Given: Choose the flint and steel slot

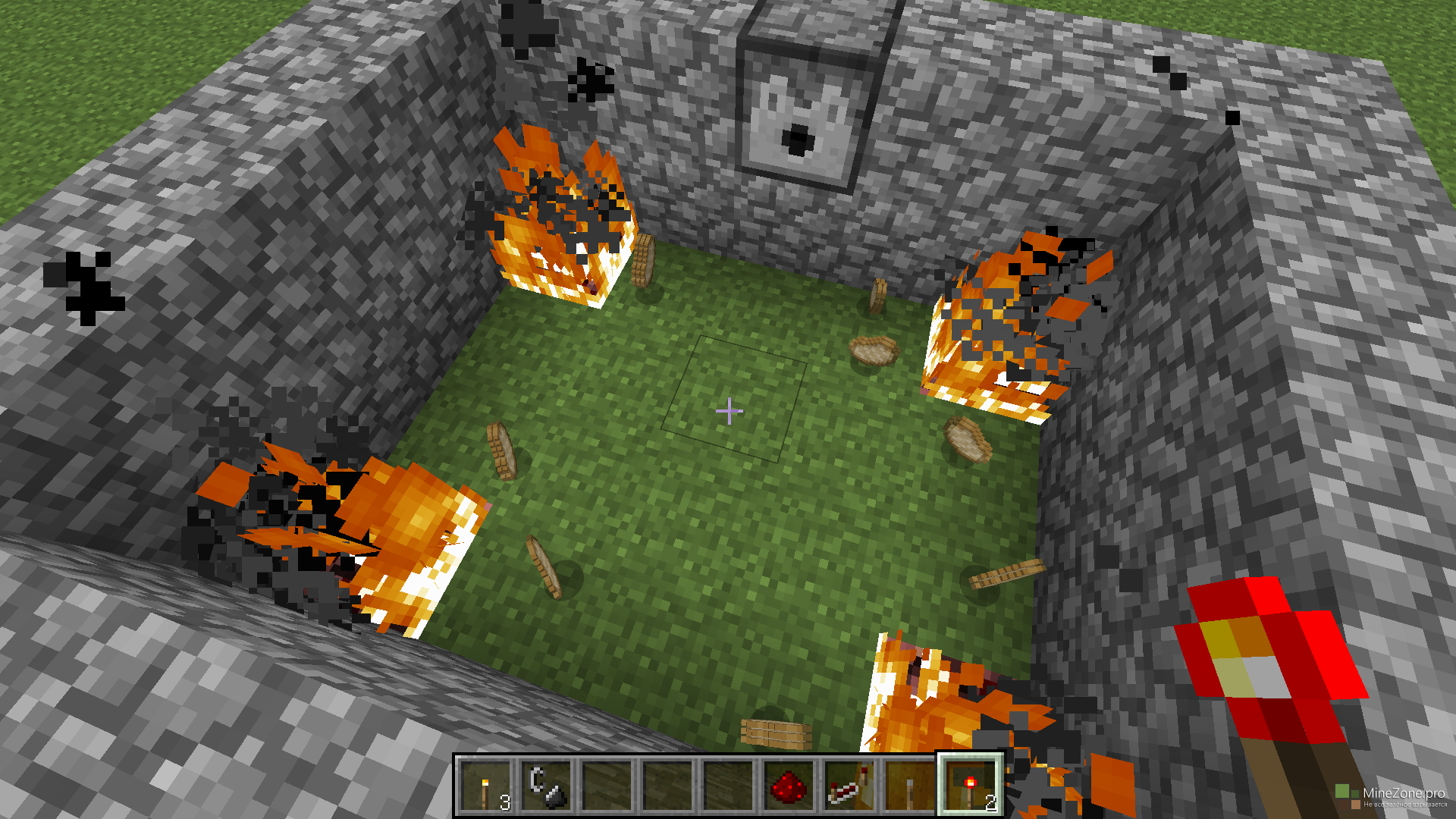Looking at the screenshot, I should coord(547,787).
